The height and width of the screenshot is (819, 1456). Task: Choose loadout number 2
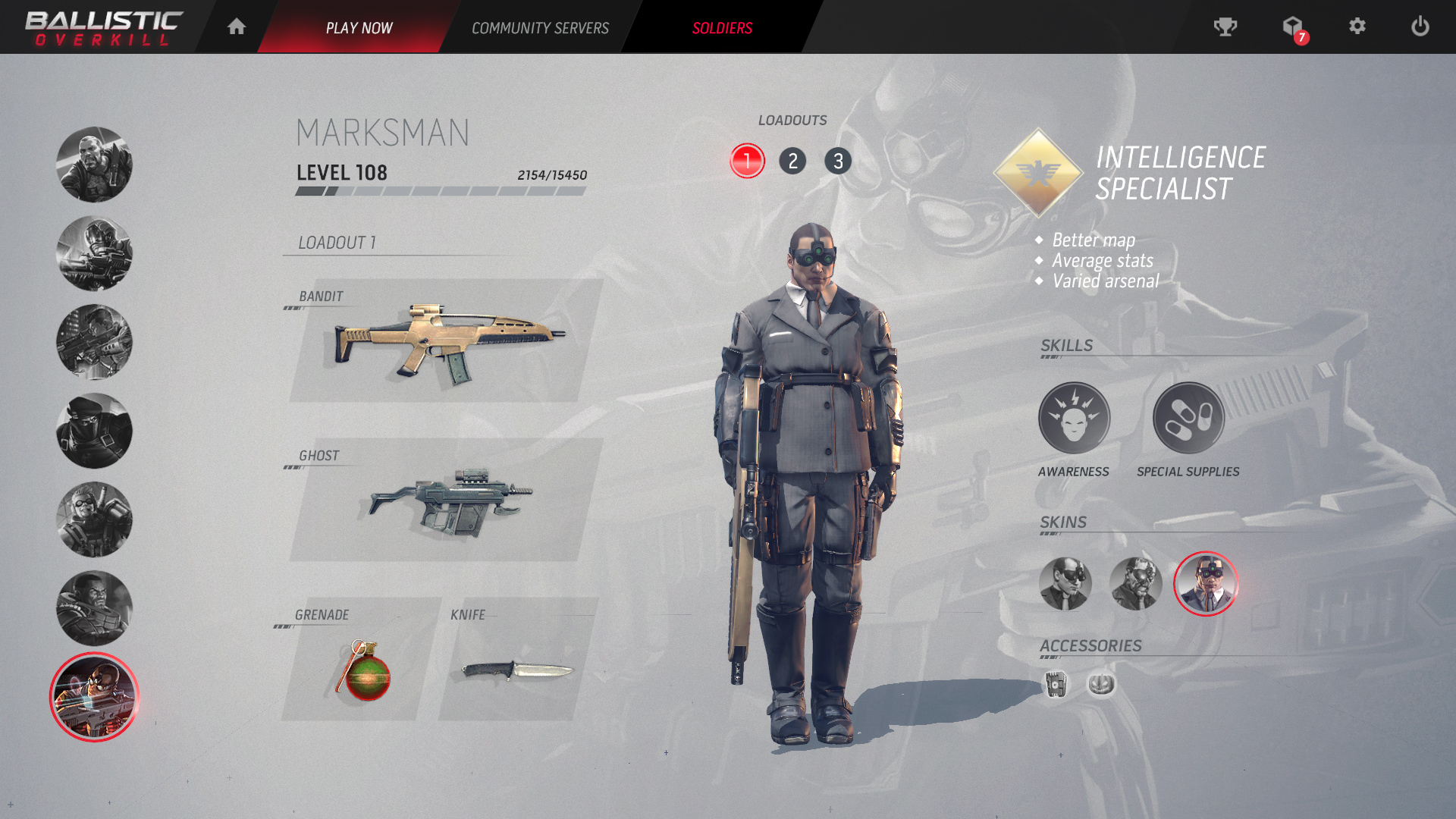pos(792,161)
